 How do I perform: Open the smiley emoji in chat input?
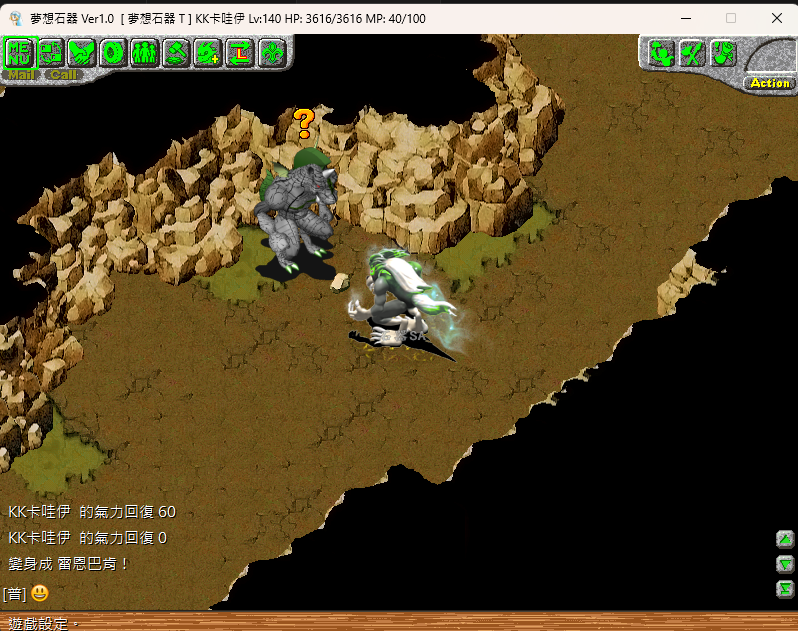coord(40,593)
